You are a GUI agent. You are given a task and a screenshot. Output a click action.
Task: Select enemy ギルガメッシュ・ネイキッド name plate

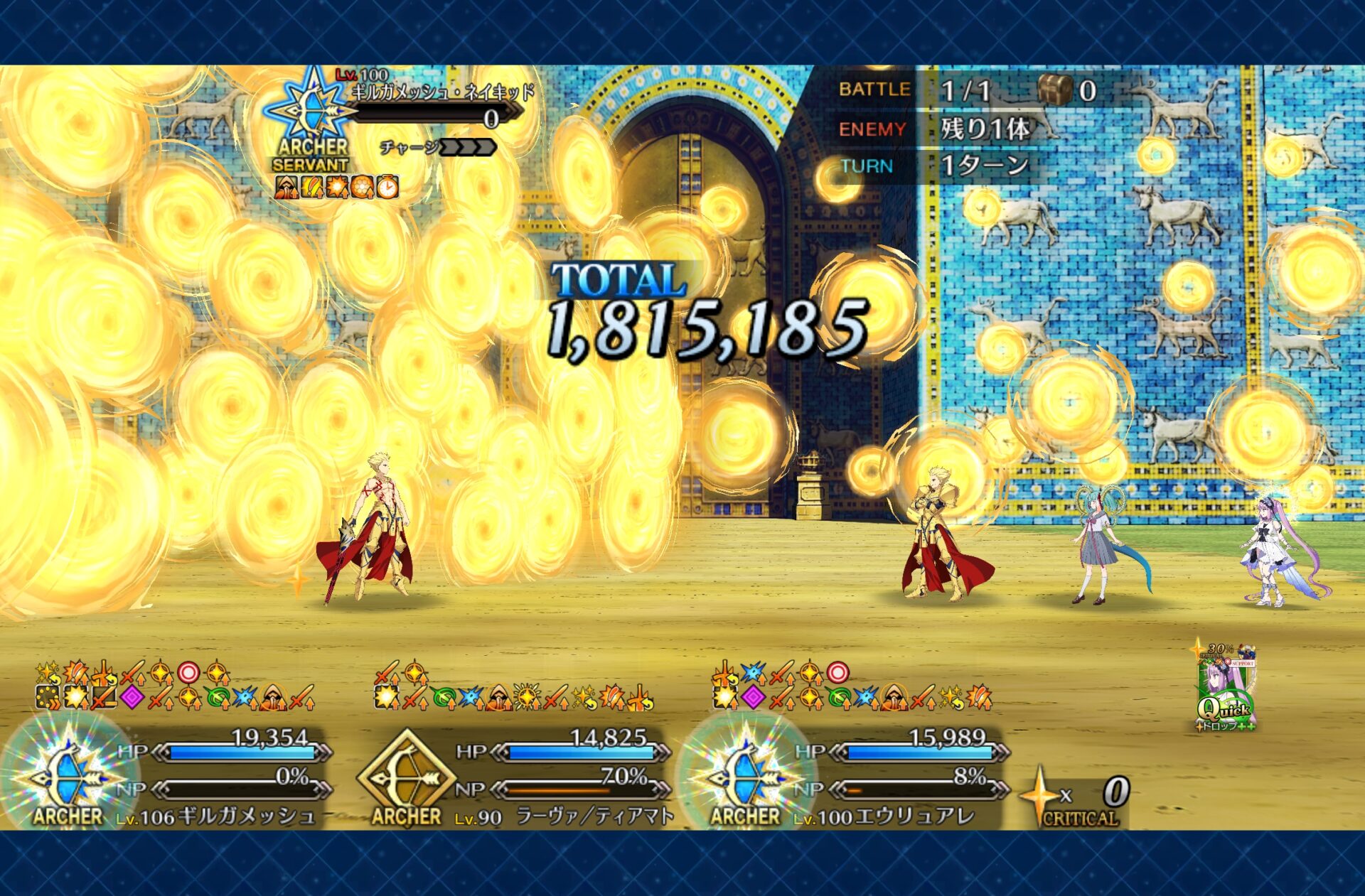tap(441, 93)
